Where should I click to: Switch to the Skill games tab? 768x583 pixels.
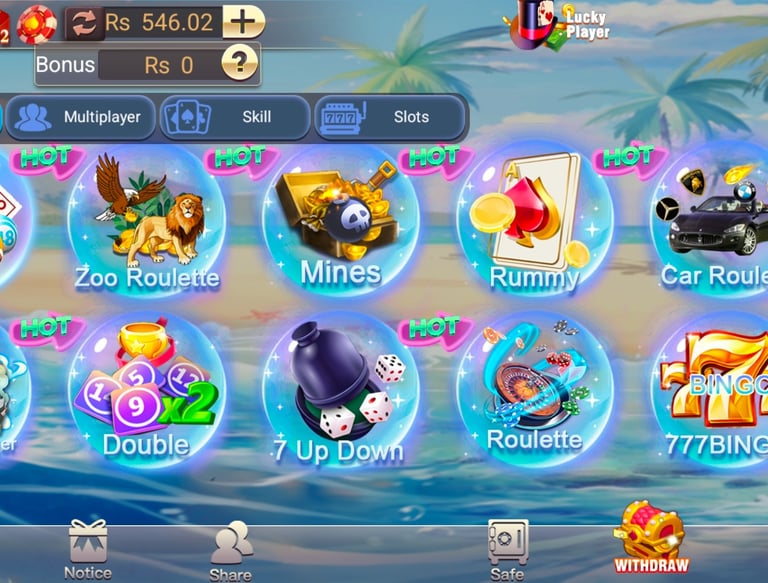pos(236,117)
